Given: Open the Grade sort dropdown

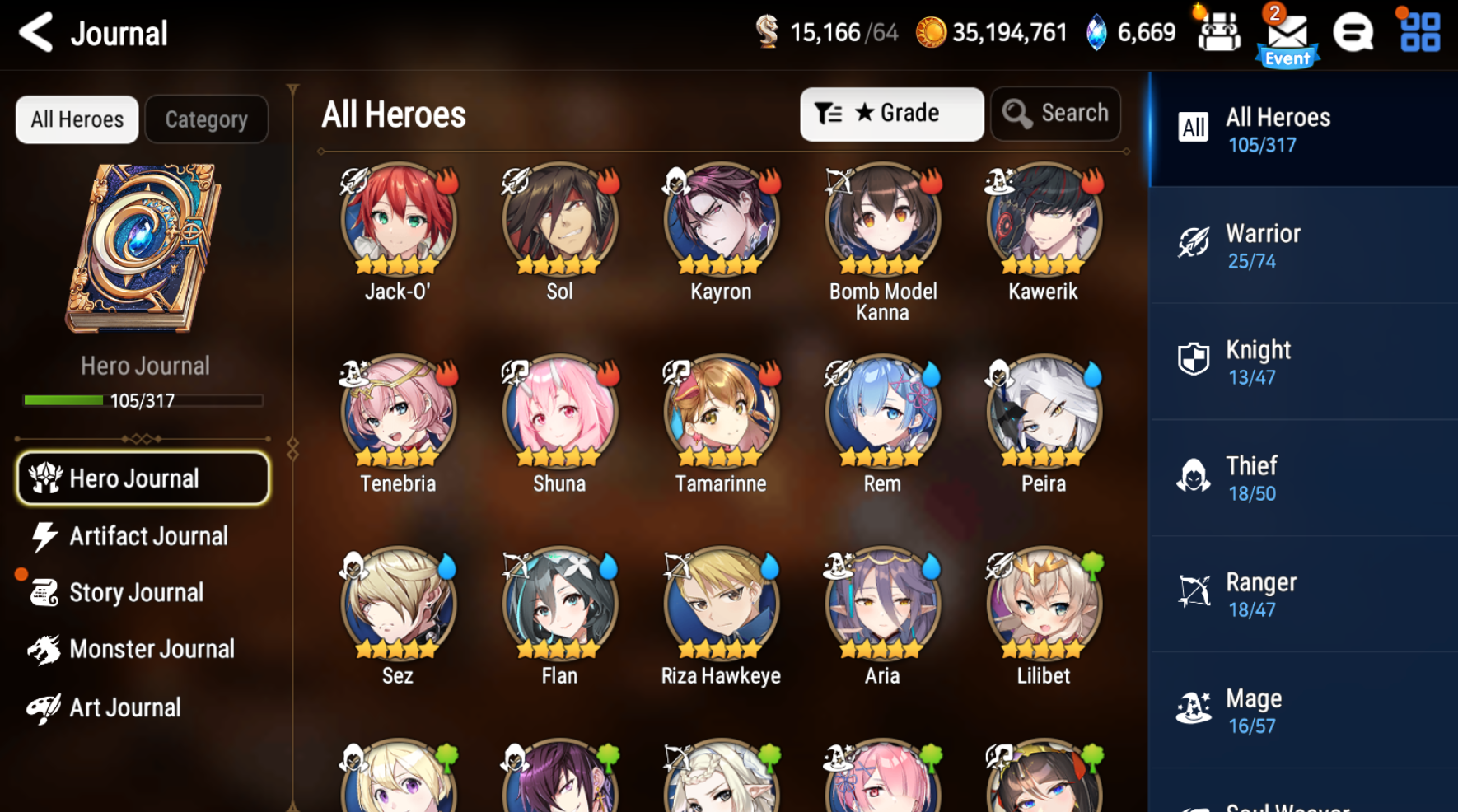Looking at the screenshot, I should pyautogui.click(x=891, y=114).
